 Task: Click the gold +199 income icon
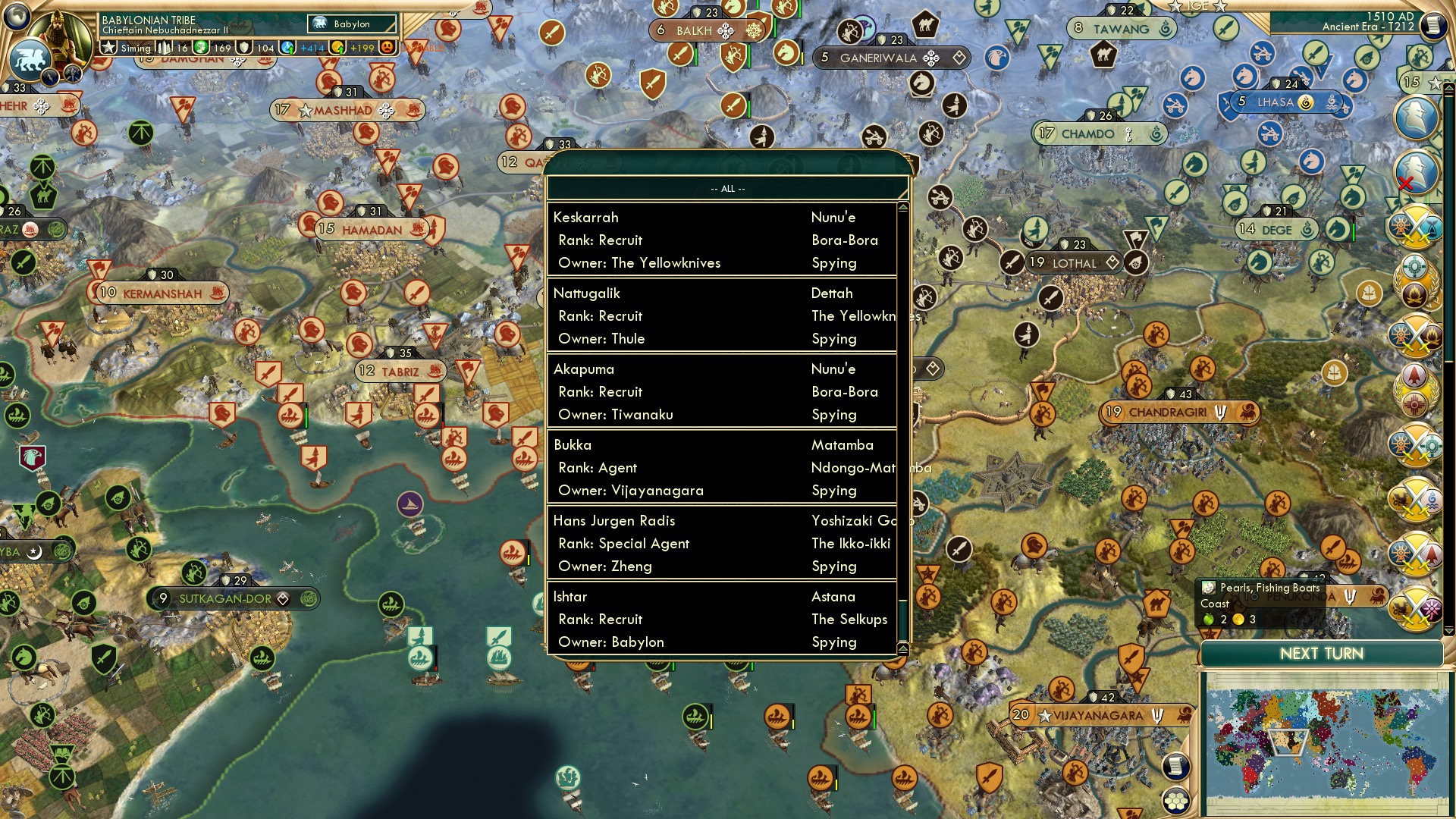(337, 48)
